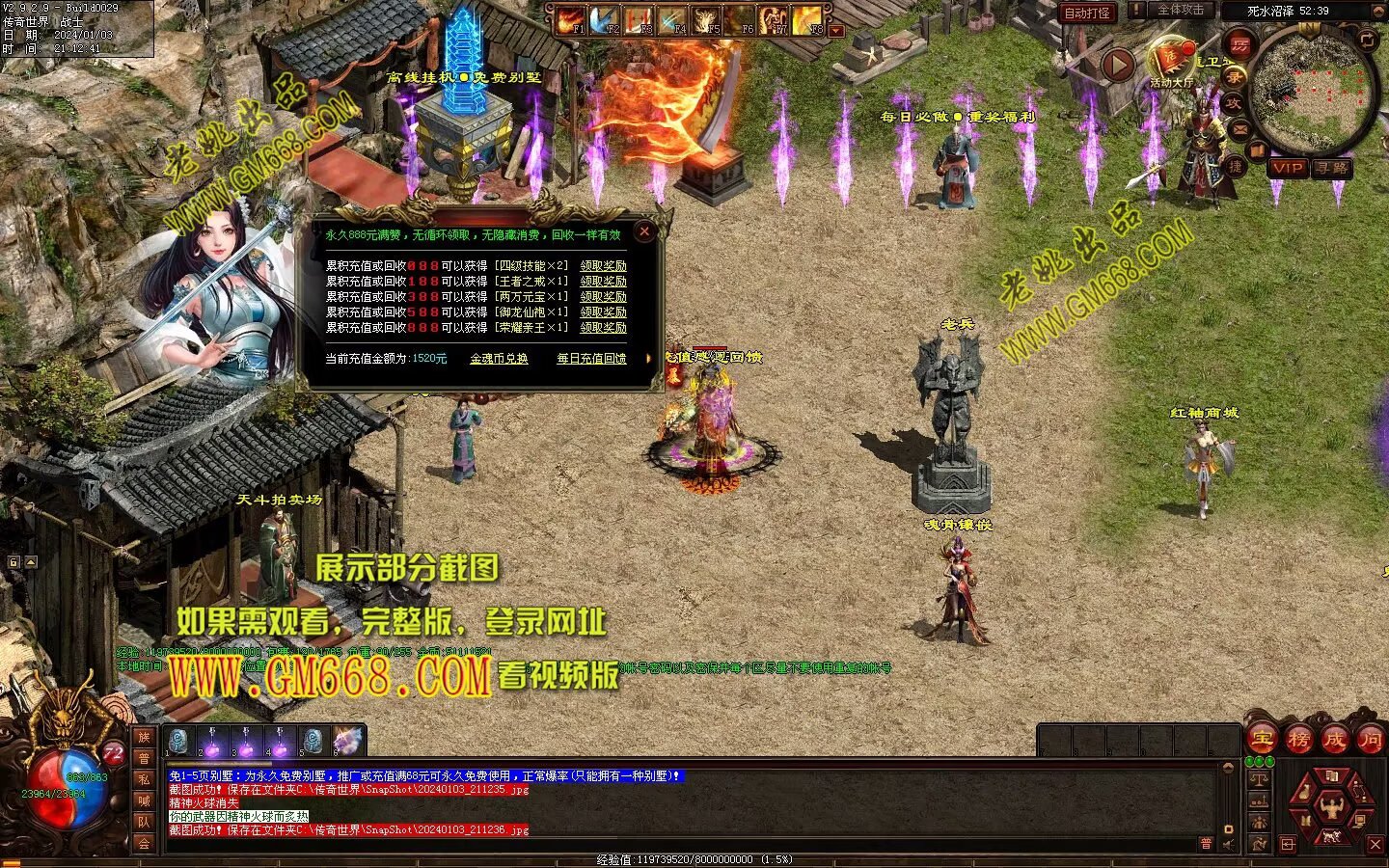Click the 寻路 pathfinding button
The image size is (1389, 868).
[1332, 168]
